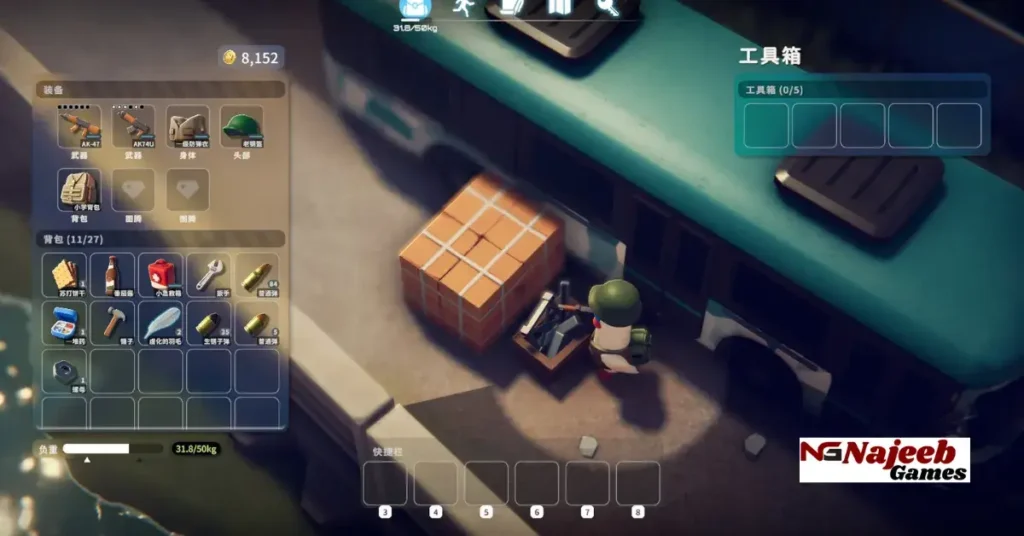
Task: Open the backpack tab in top bar
Action: (x=413, y=8)
